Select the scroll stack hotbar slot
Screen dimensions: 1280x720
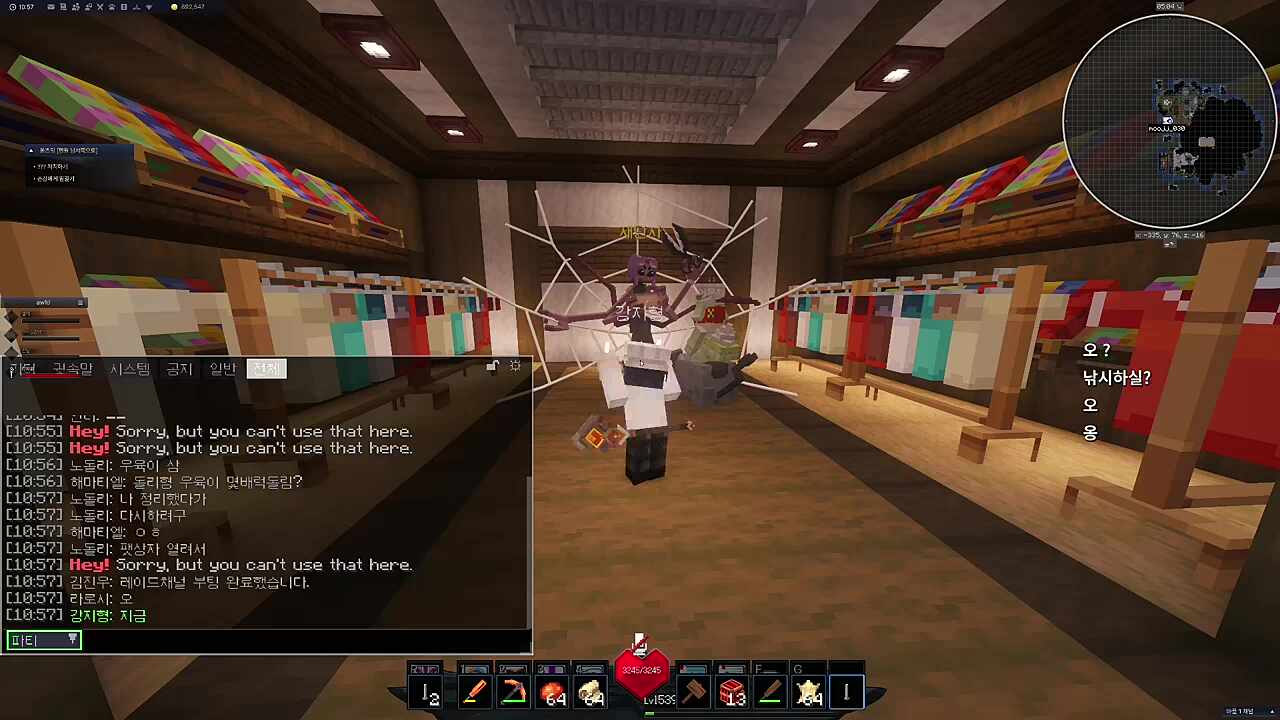591,692
